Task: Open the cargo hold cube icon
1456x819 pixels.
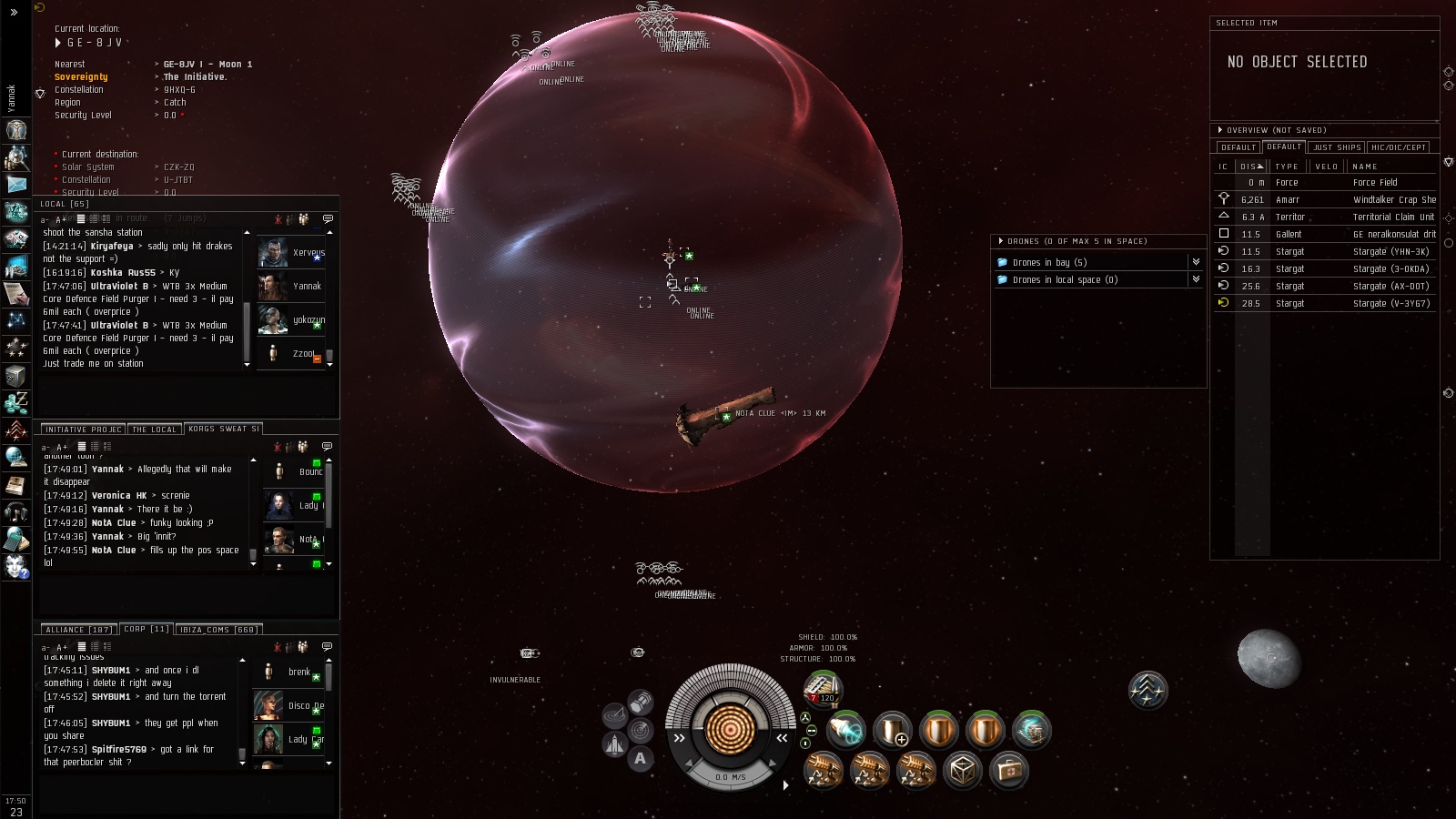Action: pyautogui.click(x=962, y=771)
